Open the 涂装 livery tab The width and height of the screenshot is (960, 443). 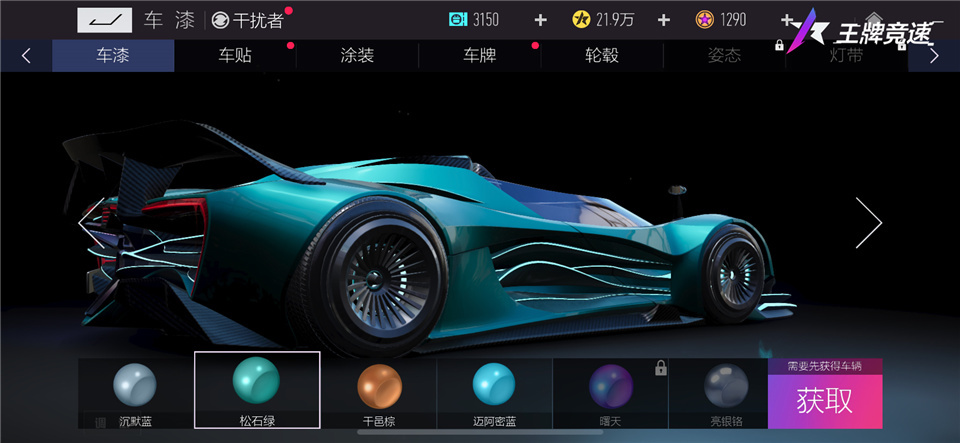coord(357,56)
